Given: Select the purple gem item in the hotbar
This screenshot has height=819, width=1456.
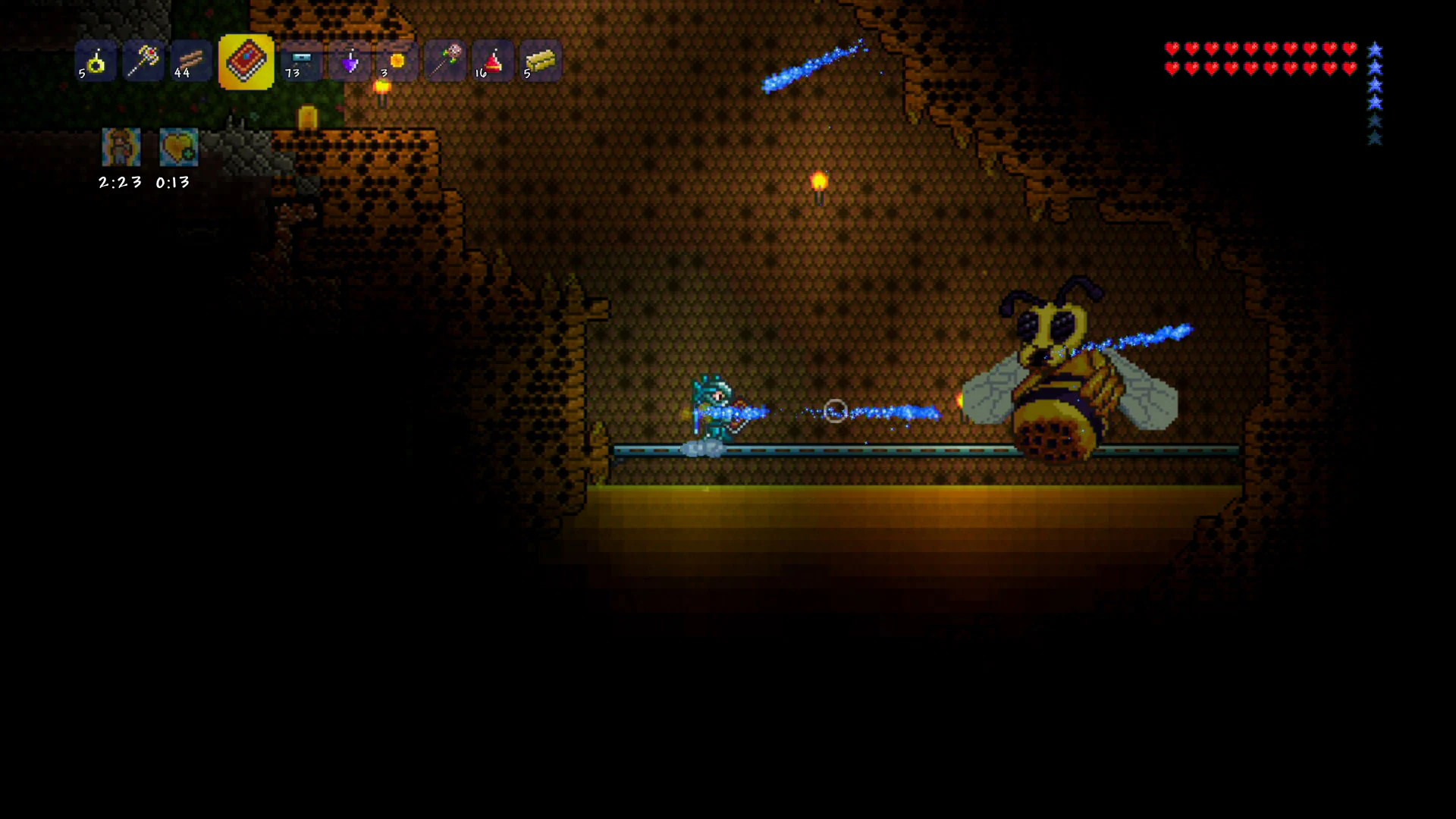Looking at the screenshot, I should [x=349, y=62].
